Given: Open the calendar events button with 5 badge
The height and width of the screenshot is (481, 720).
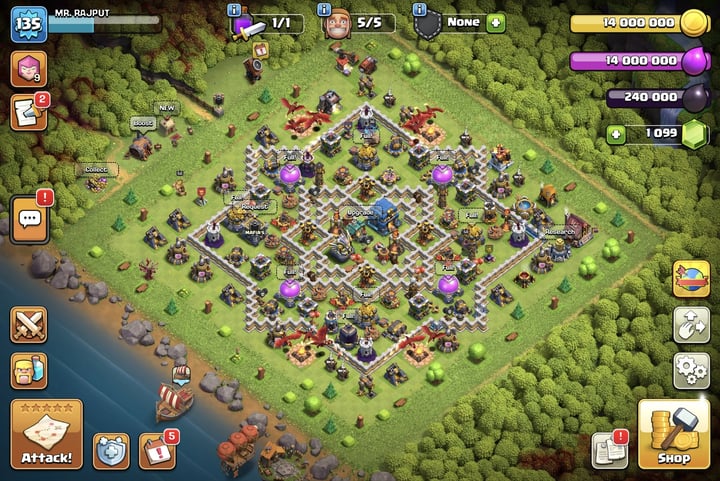Looking at the screenshot, I should pos(156,451).
